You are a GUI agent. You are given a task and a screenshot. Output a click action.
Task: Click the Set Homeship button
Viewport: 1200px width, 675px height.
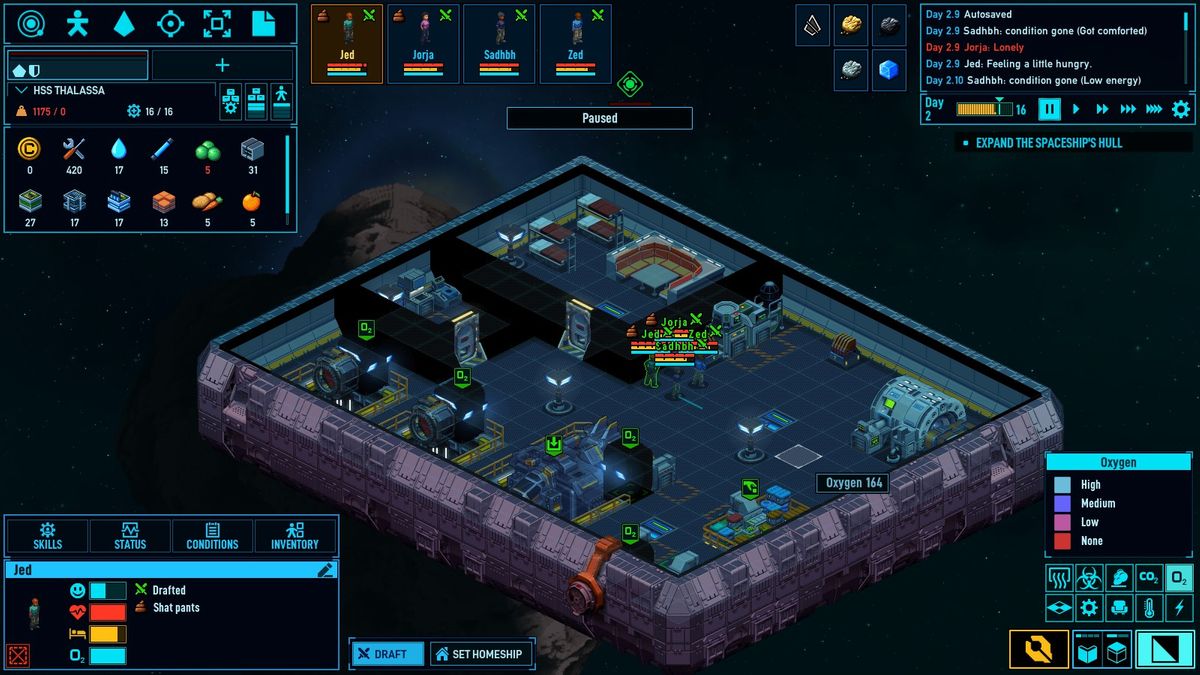pyautogui.click(x=480, y=654)
